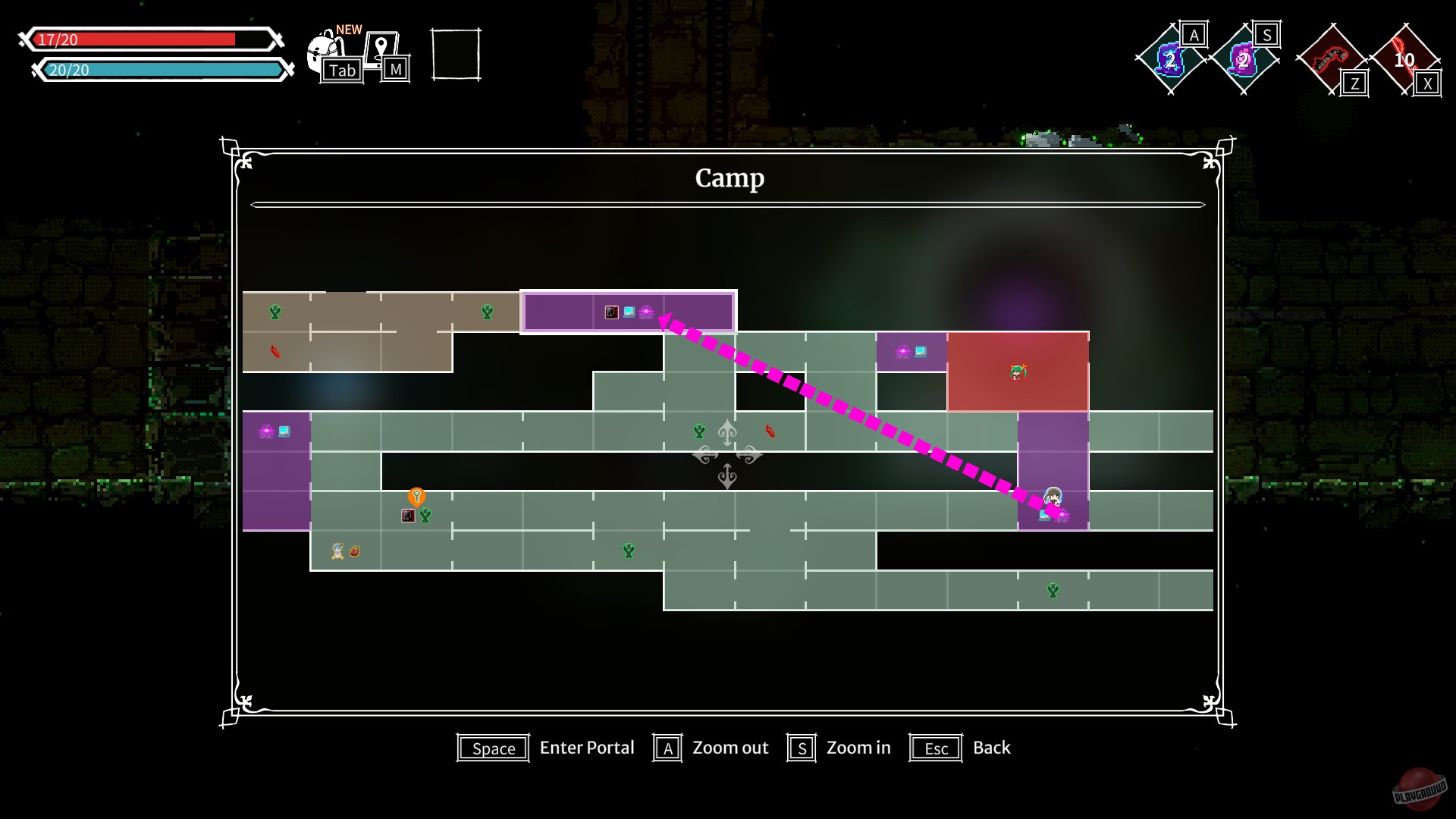Click the up navigation arrow on the map
Screen dimensions: 1456x819
727,432
